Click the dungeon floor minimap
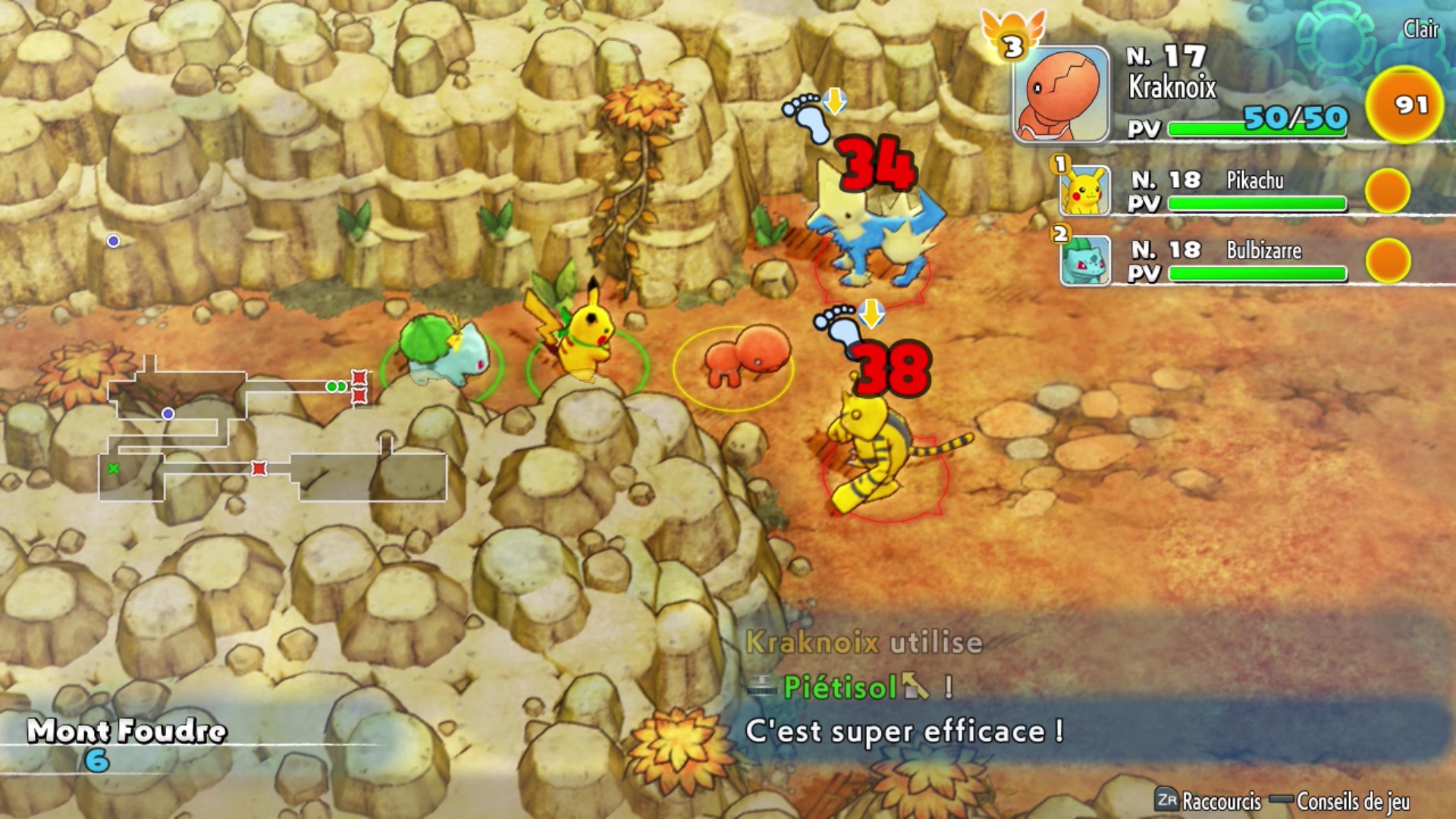Viewport: 1456px width, 819px height. (x=273, y=432)
